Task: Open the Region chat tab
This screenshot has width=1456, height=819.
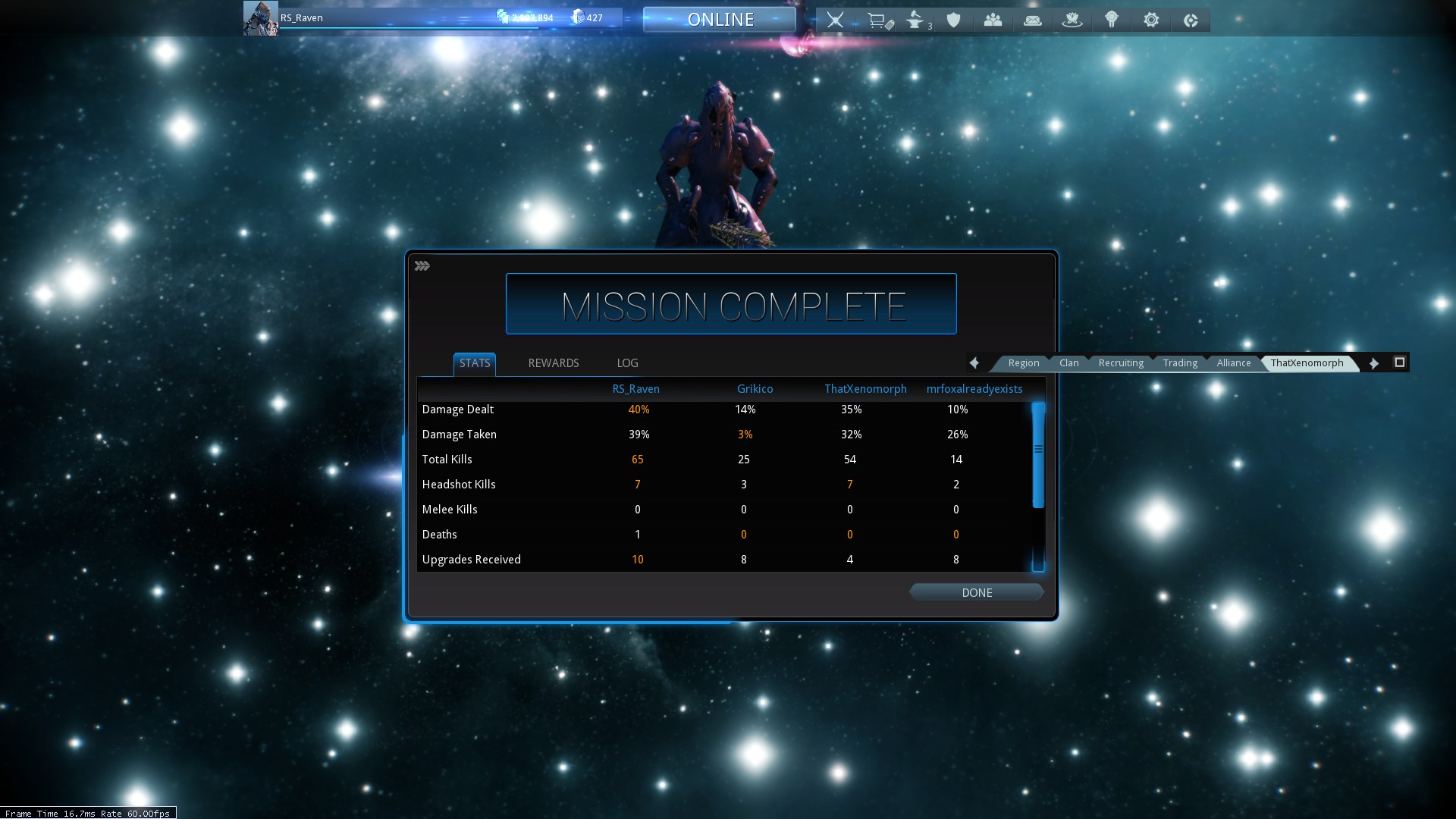Action: click(x=1023, y=363)
